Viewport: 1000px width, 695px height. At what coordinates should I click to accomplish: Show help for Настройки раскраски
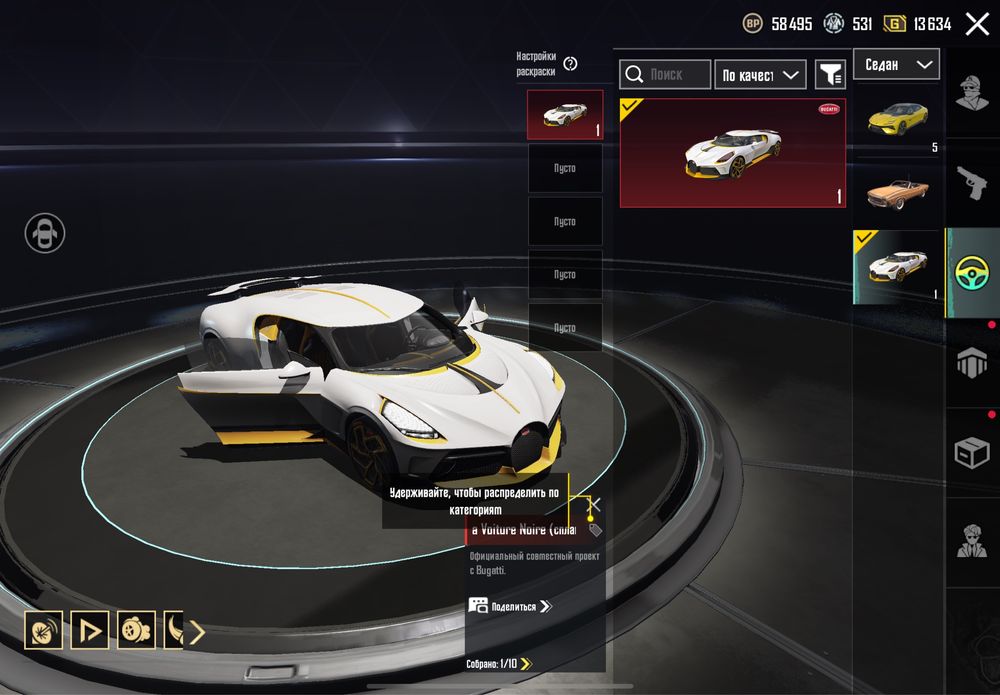click(571, 64)
